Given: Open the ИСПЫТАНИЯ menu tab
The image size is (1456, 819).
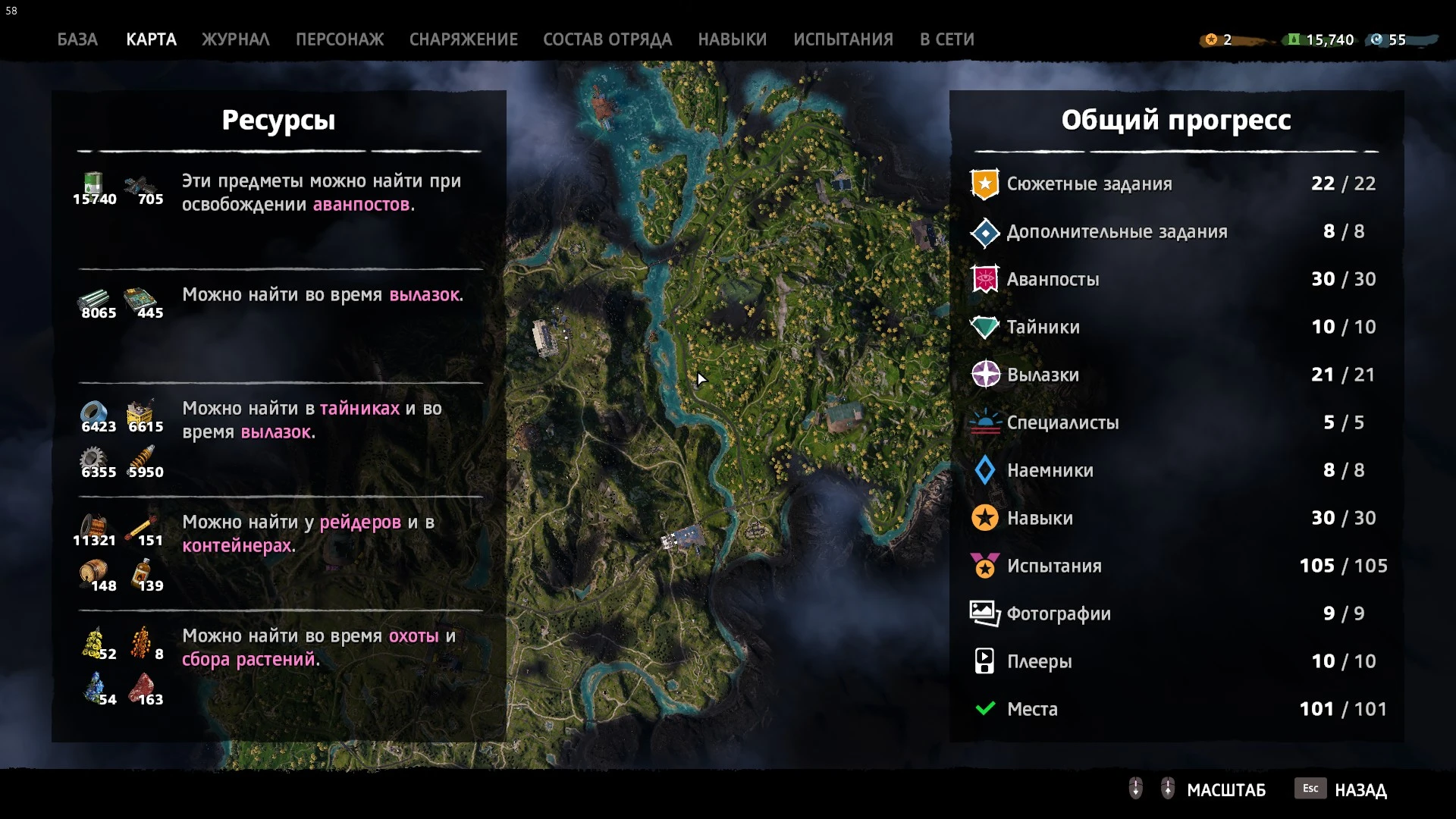Looking at the screenshot, I should pyautogui.click(x=843, y=39).
